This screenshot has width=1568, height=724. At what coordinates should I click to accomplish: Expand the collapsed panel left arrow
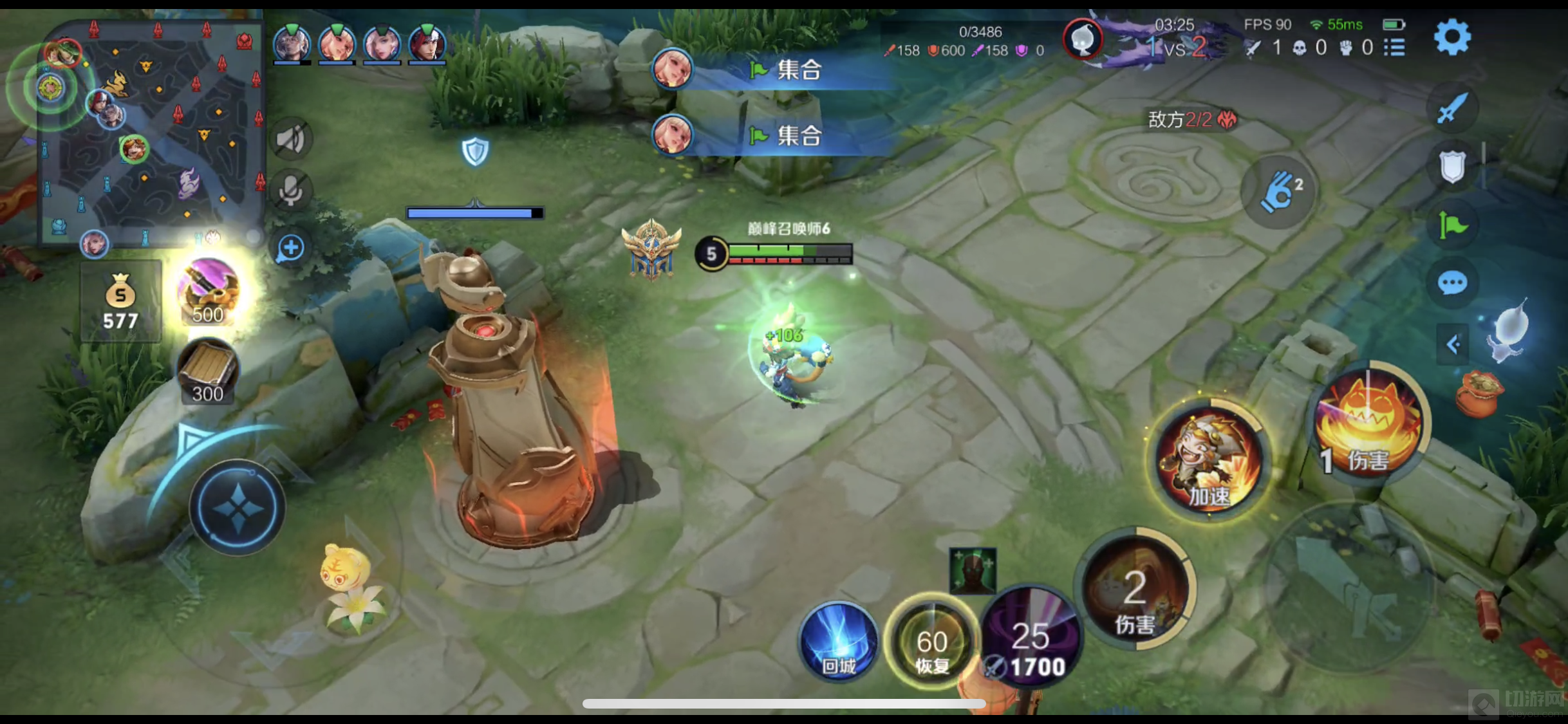pos(1452,345)
